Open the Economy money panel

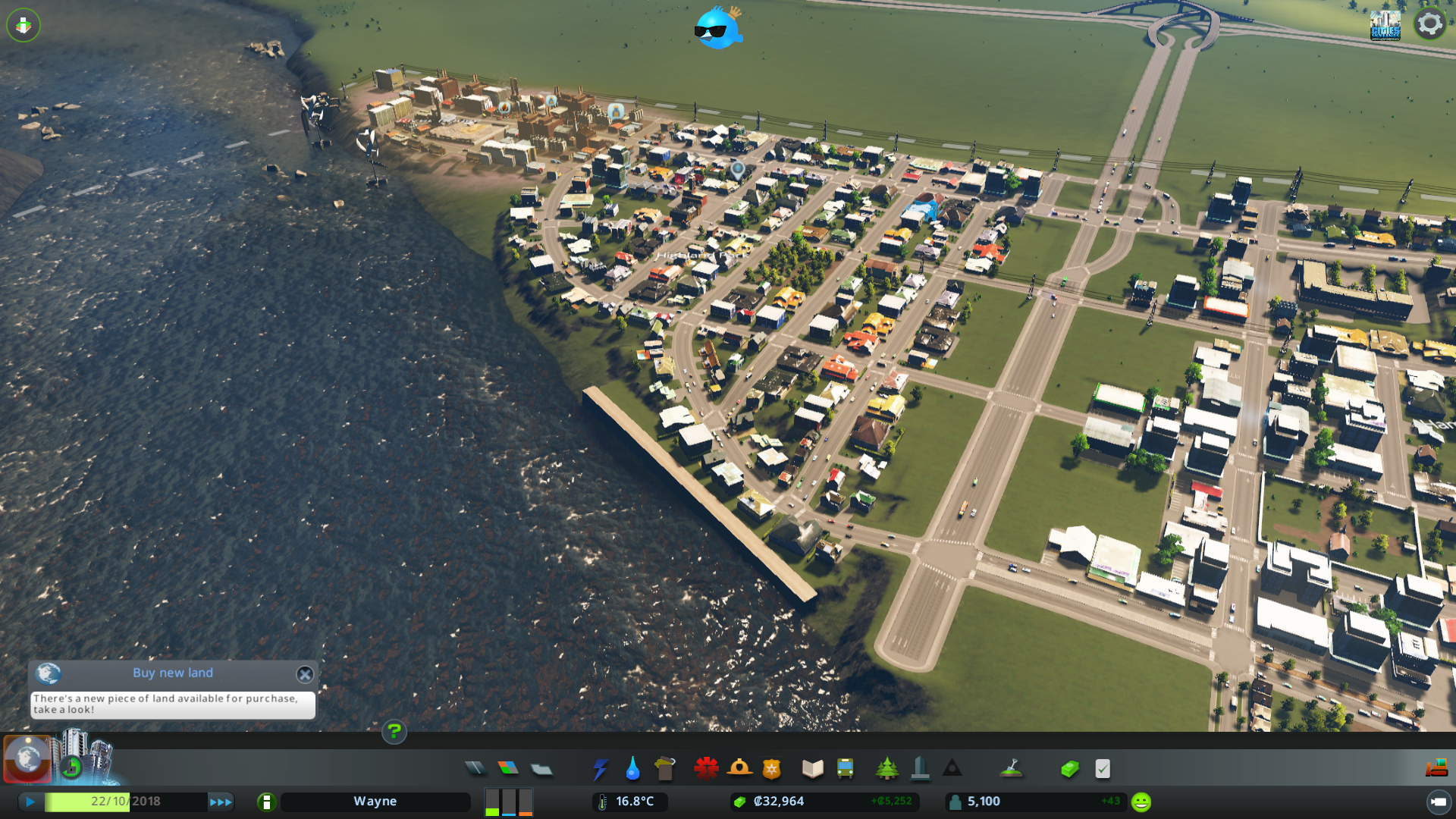[x=1069, y=768]
